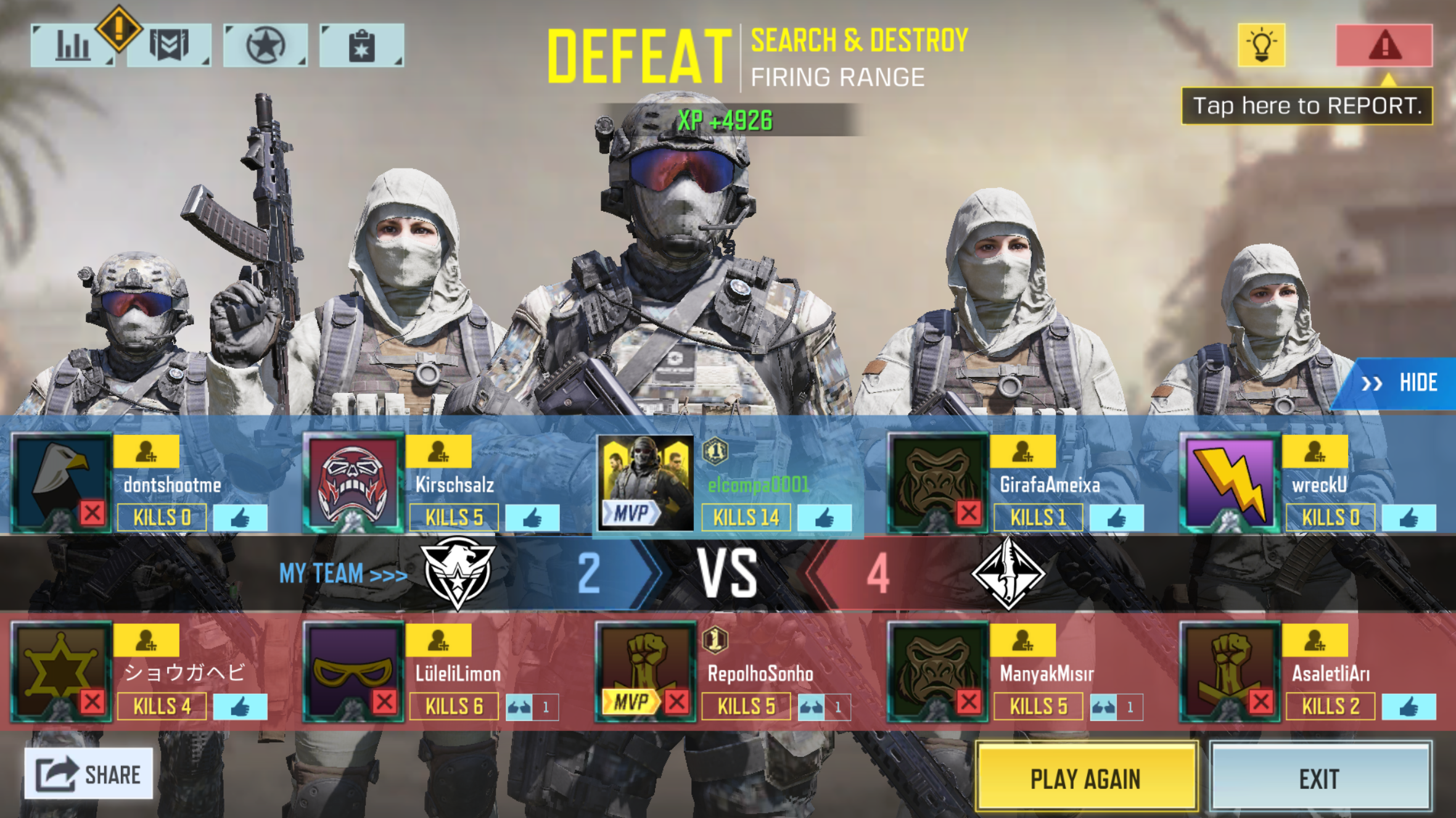Like wreckU's performance

(x=1409, y=518)
